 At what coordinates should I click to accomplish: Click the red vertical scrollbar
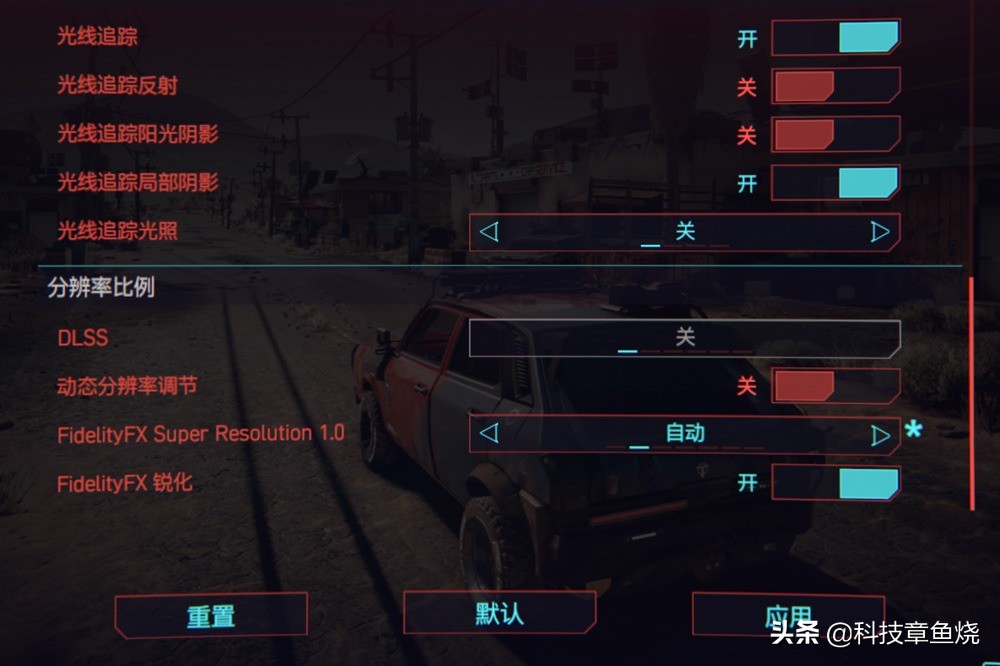coord(971,390)
